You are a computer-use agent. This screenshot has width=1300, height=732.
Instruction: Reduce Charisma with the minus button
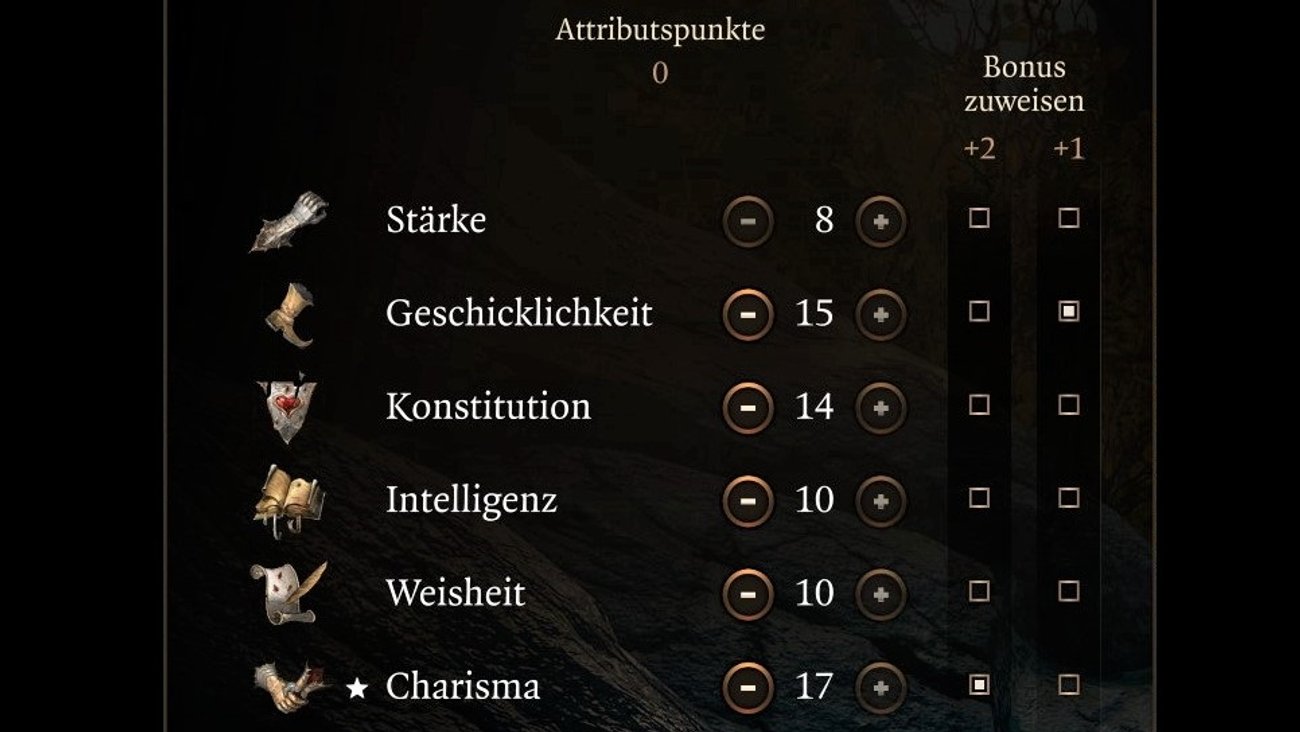pos(748,687)
